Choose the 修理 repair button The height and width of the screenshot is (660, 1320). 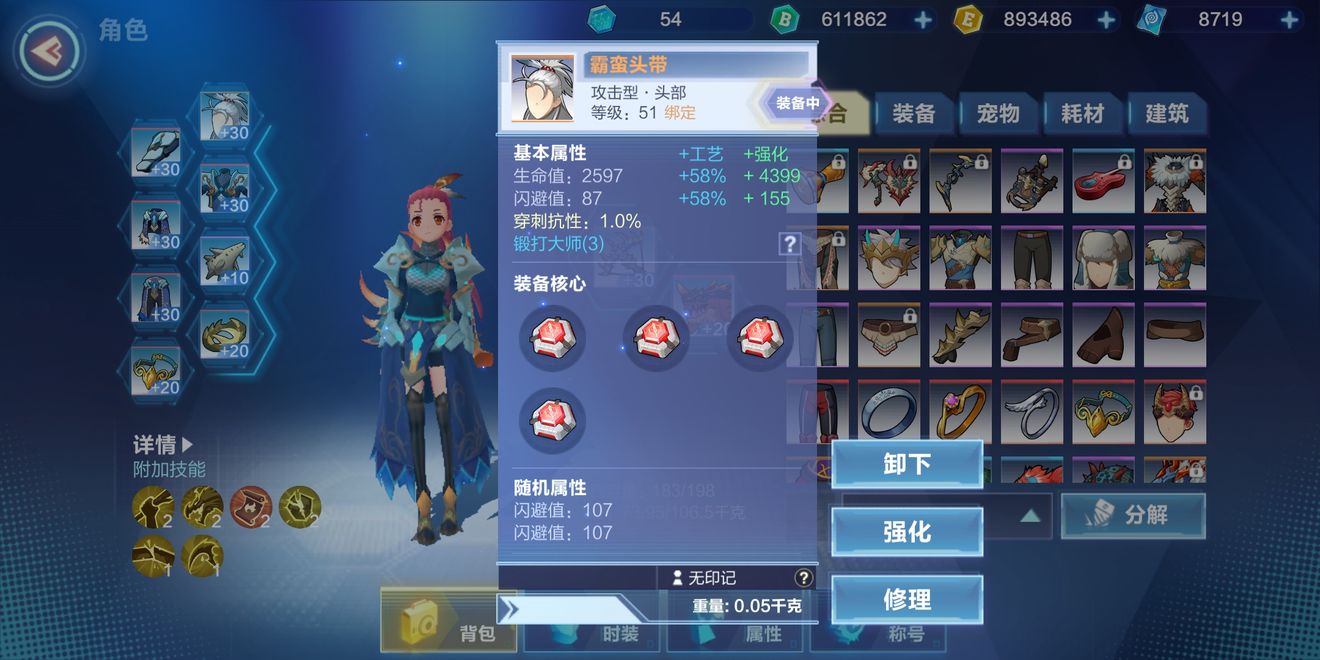click(906, 599)
